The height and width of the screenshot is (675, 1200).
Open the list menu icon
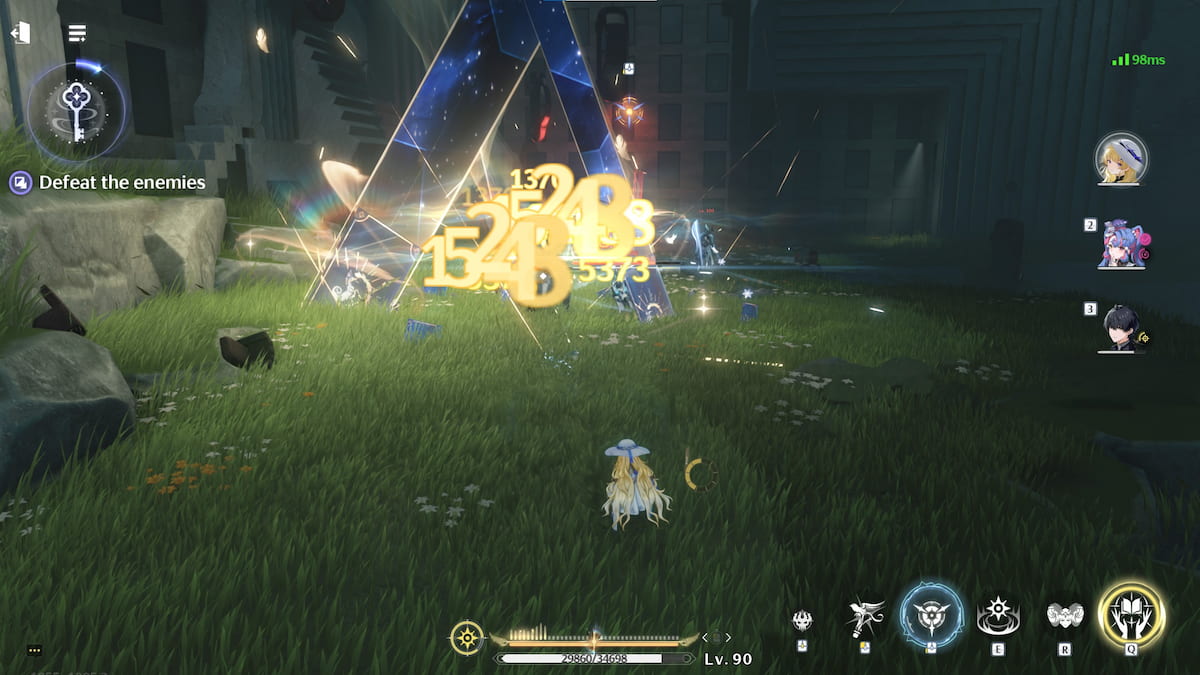click(x=77, y=33)
